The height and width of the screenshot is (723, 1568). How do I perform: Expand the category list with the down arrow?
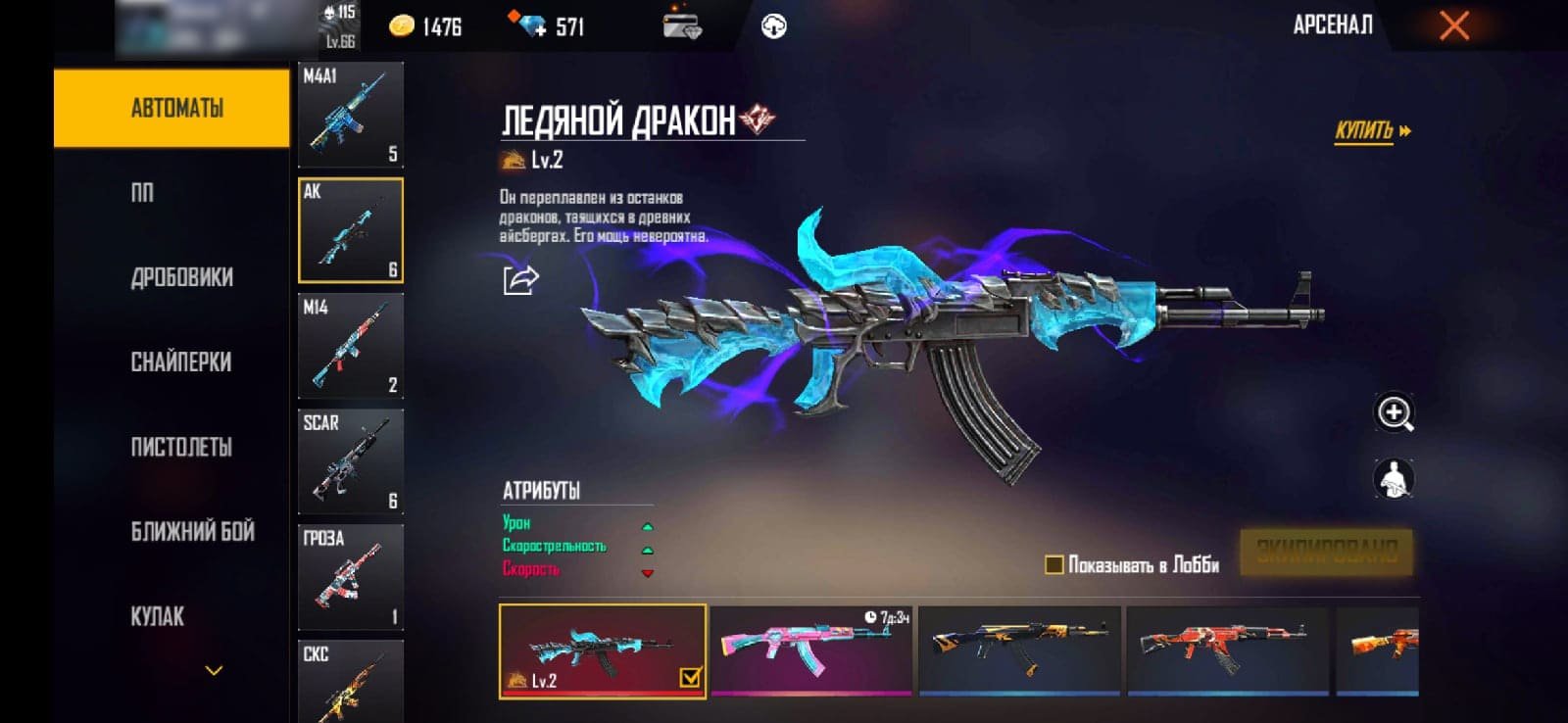point(214,671)
